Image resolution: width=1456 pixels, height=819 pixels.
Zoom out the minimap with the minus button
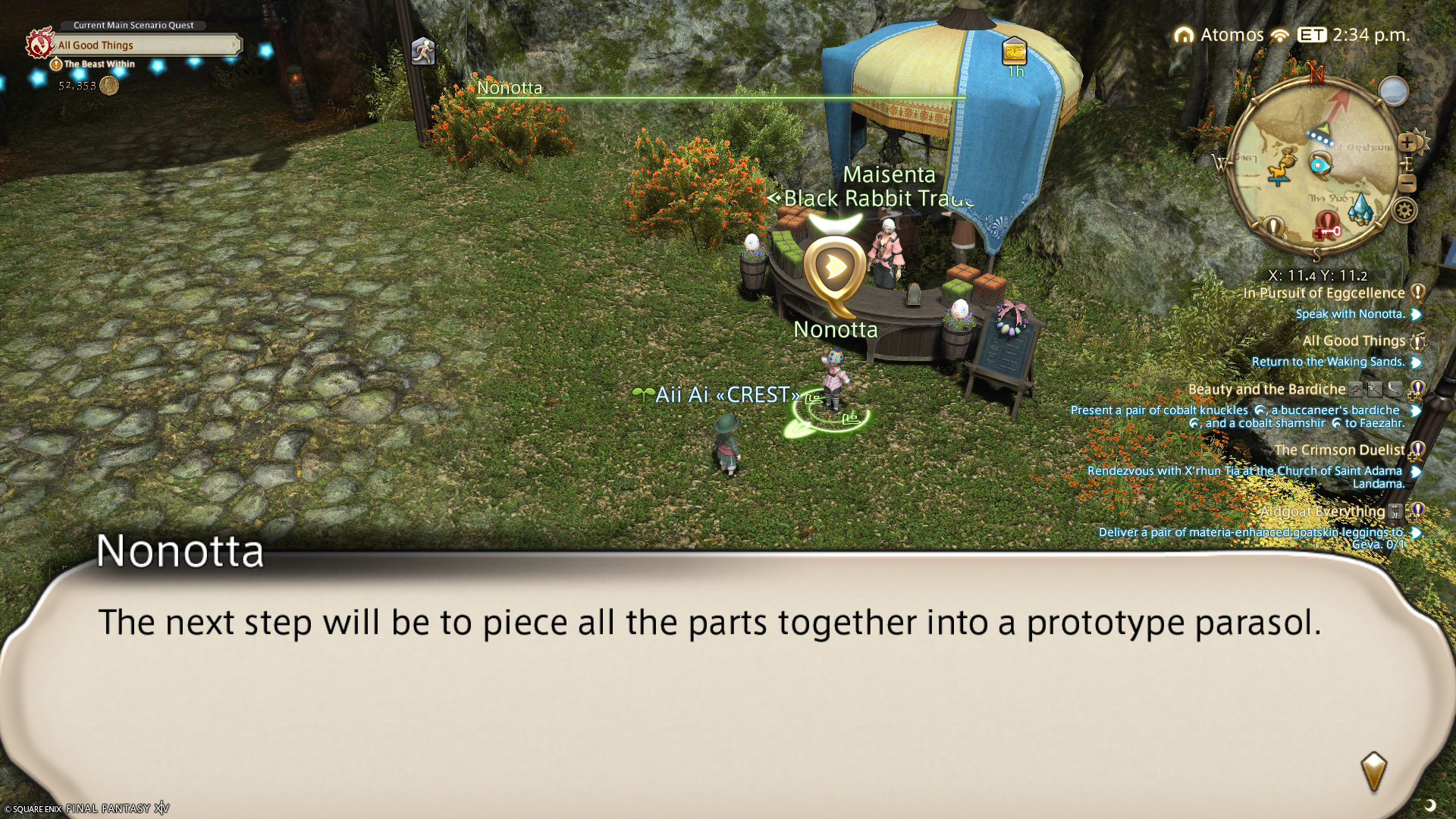click(1407, 184)
